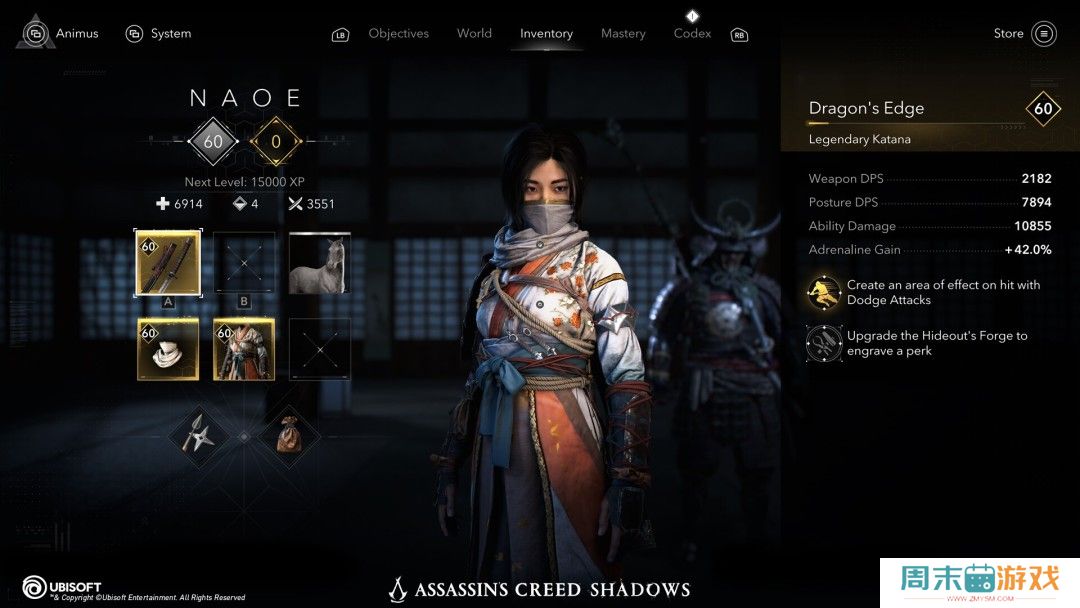Open the System menu
This screenshot has width=1080, height=608.
pyautogui.click(x=159, y=33)
